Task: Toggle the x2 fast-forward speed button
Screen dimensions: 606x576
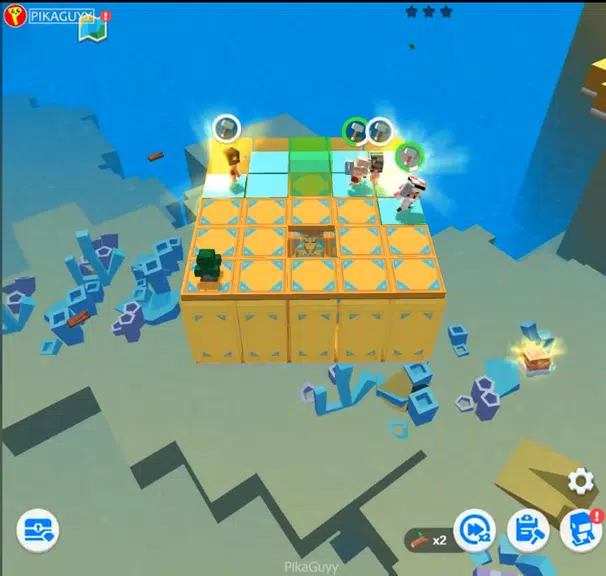Action: (474, 530)
